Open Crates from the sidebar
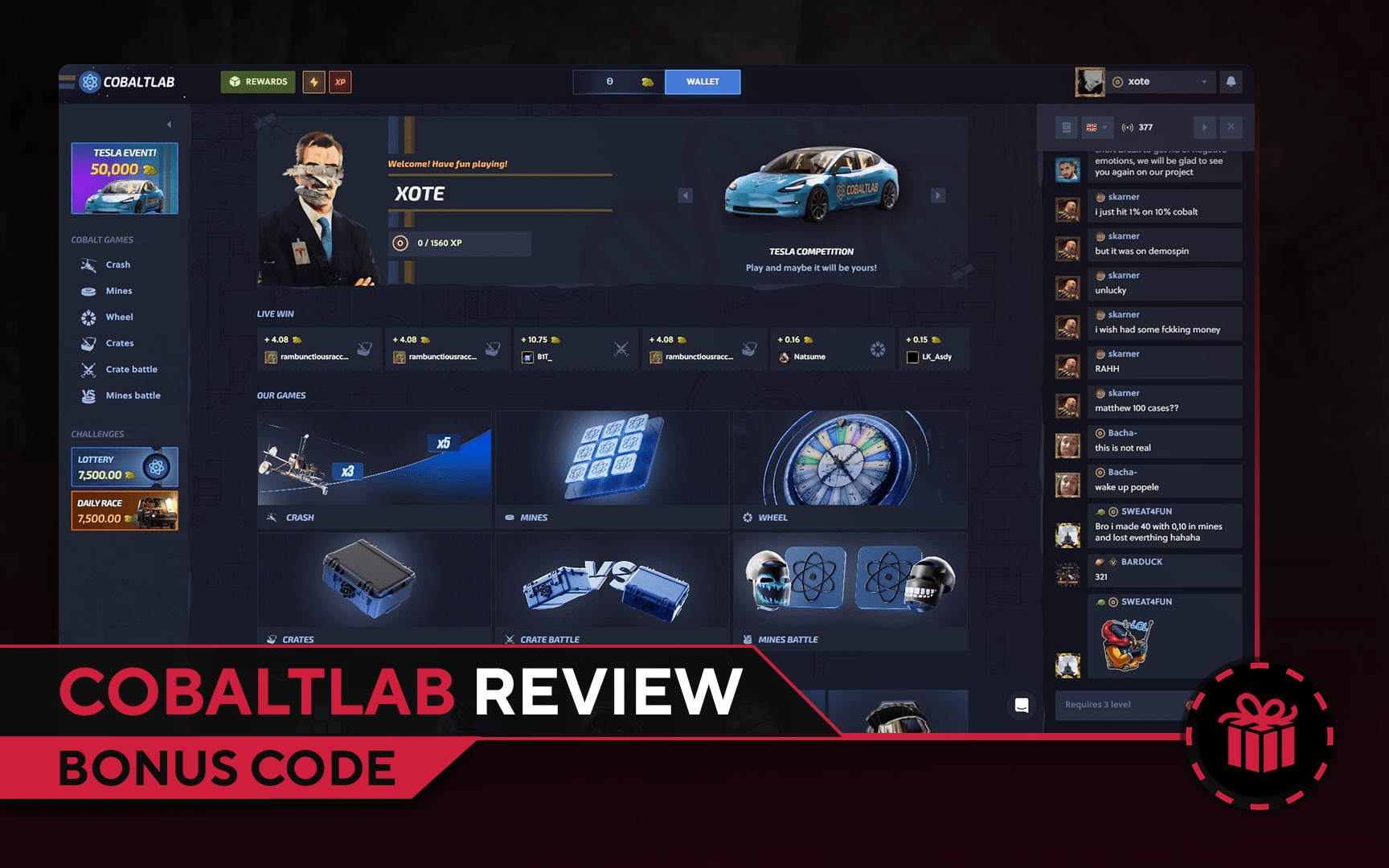The width and height of the screenshot is (1389, 868). point(88,343)
